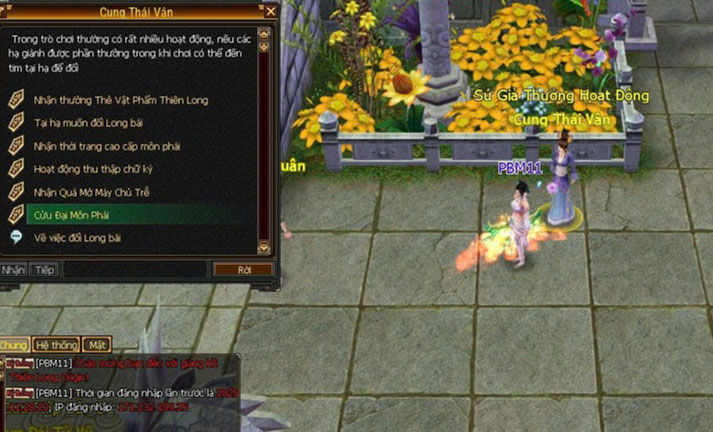
Task: Ask "Về việc đổi Long bài"
Action: click(77, 238)
